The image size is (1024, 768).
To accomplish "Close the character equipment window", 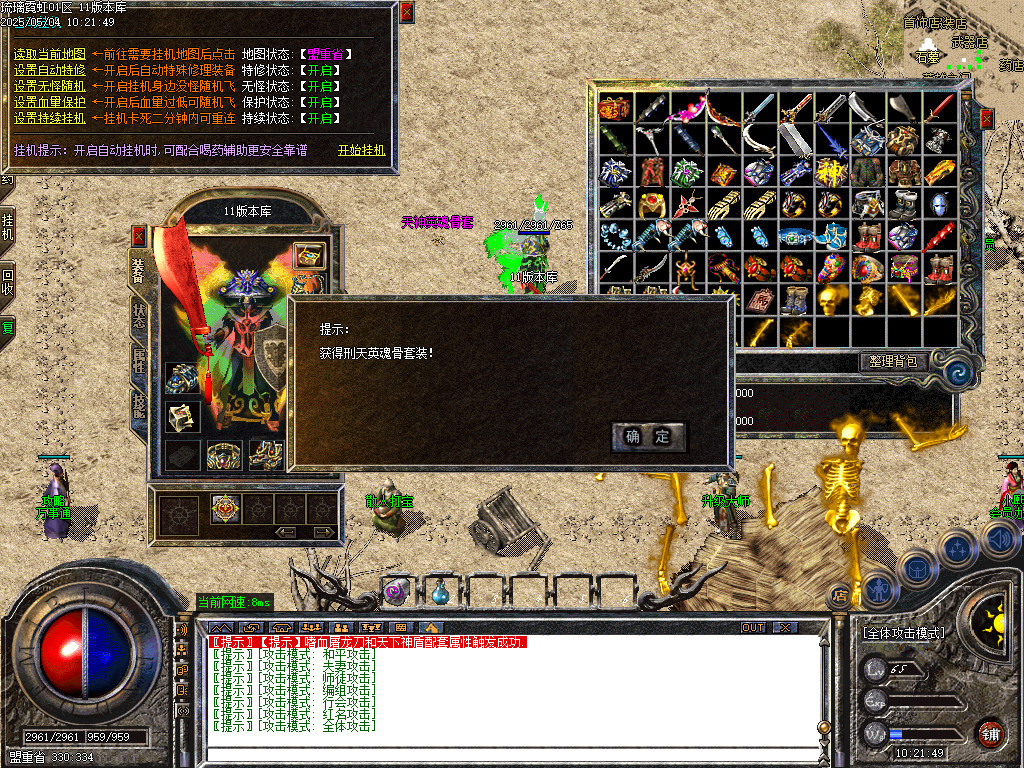I will [x=139, y=236].
